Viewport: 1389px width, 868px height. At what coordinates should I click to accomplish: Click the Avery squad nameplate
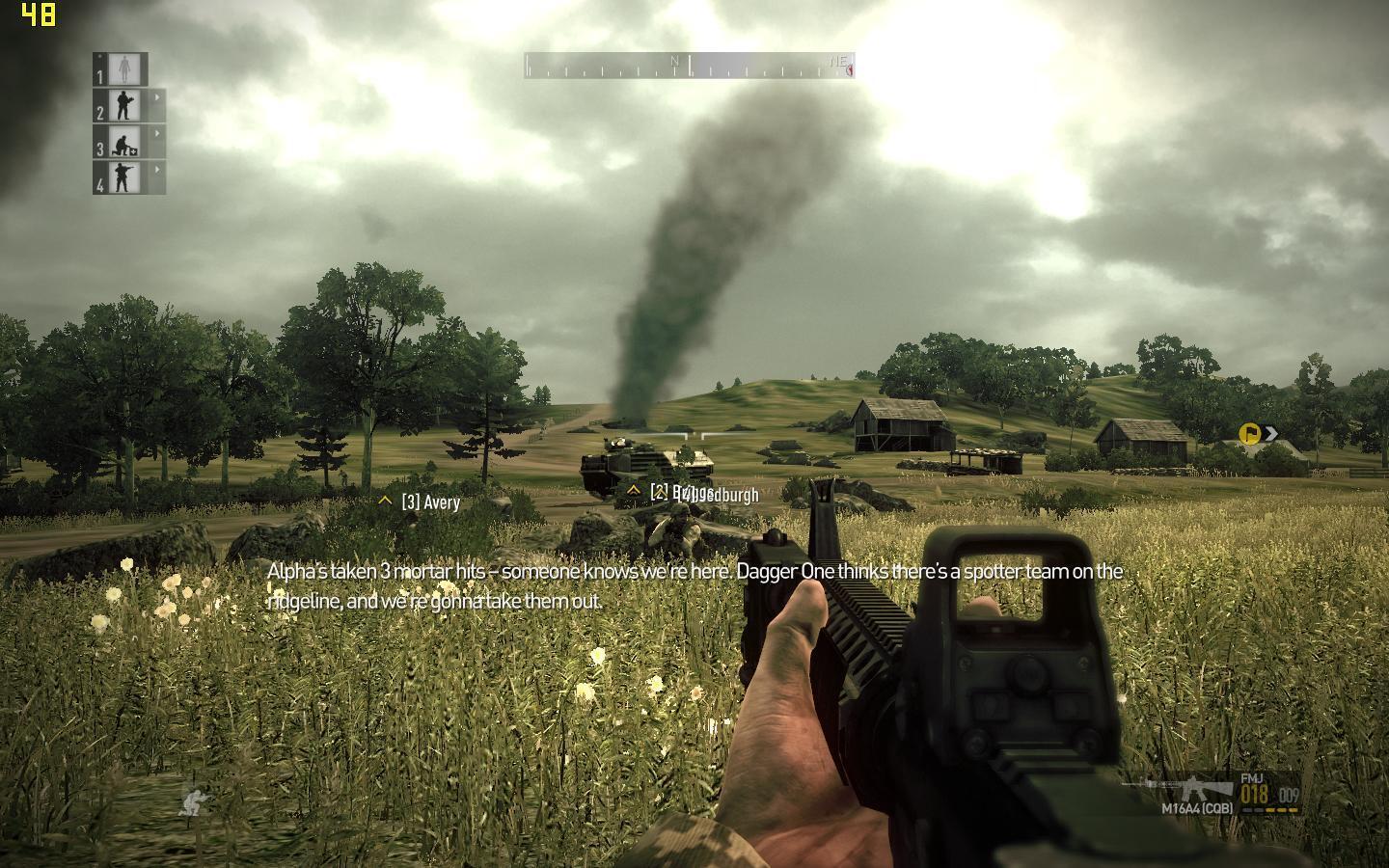point(429,502)
